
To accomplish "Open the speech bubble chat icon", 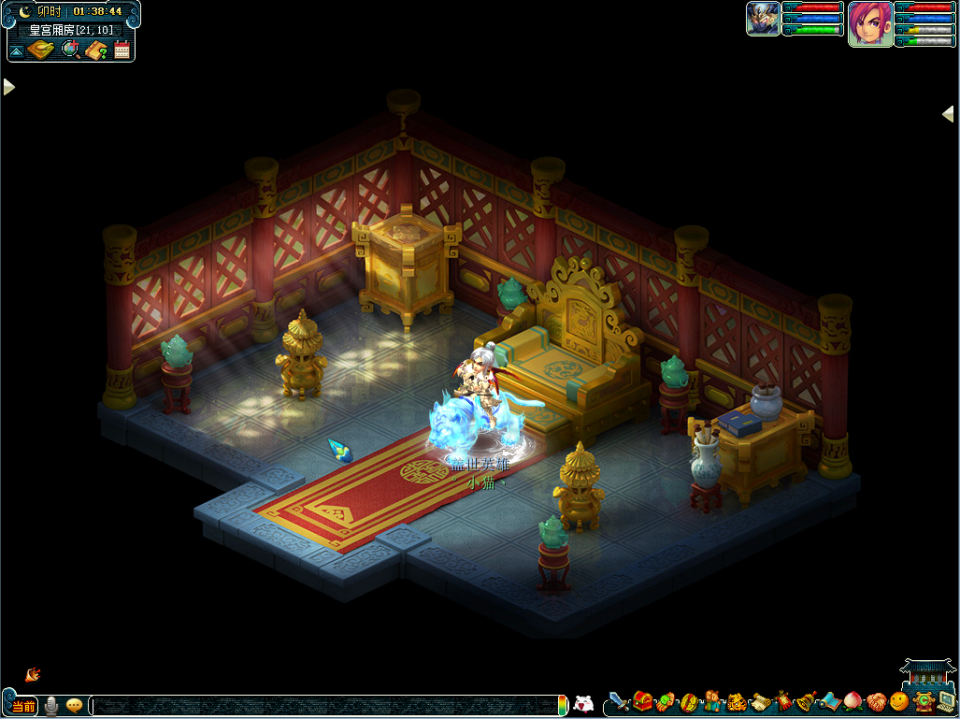I will [74, 705].
